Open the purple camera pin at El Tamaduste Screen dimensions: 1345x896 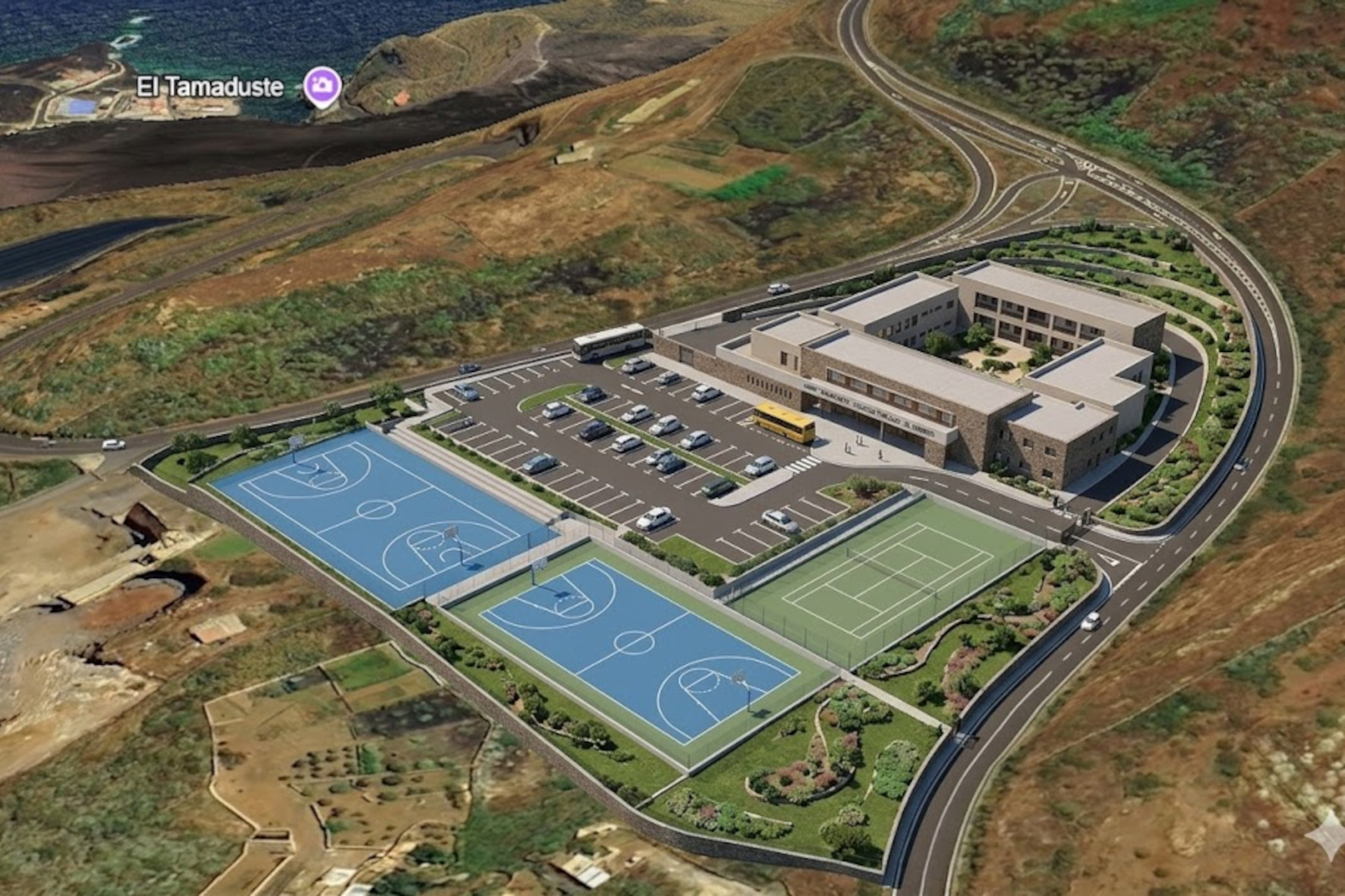pyautogui.click(x=322, y=85)
